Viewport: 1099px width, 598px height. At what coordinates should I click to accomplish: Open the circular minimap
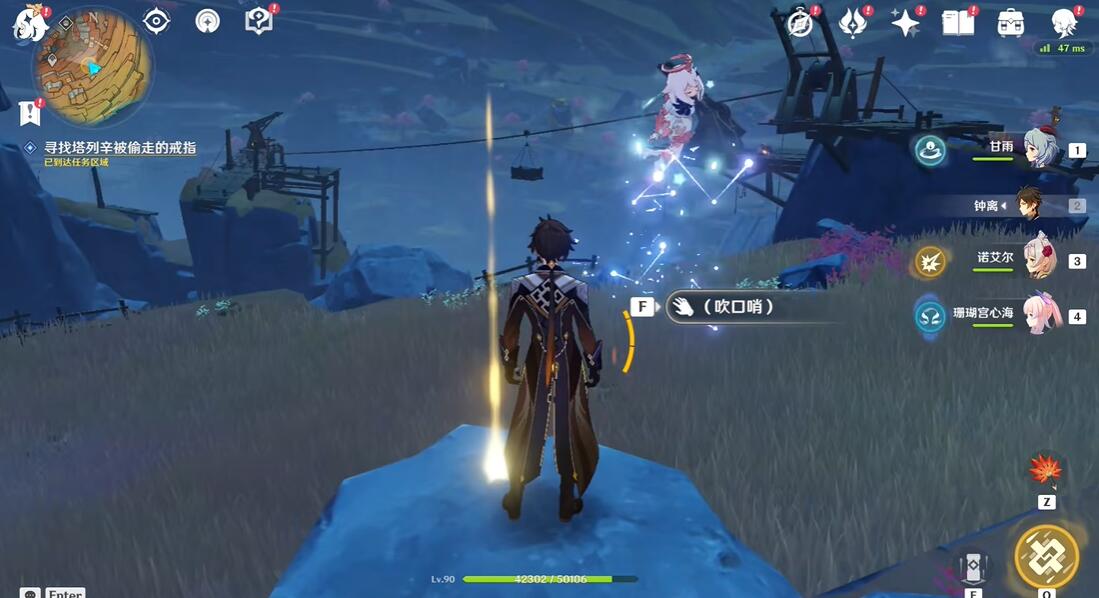(x=92, y=68)
